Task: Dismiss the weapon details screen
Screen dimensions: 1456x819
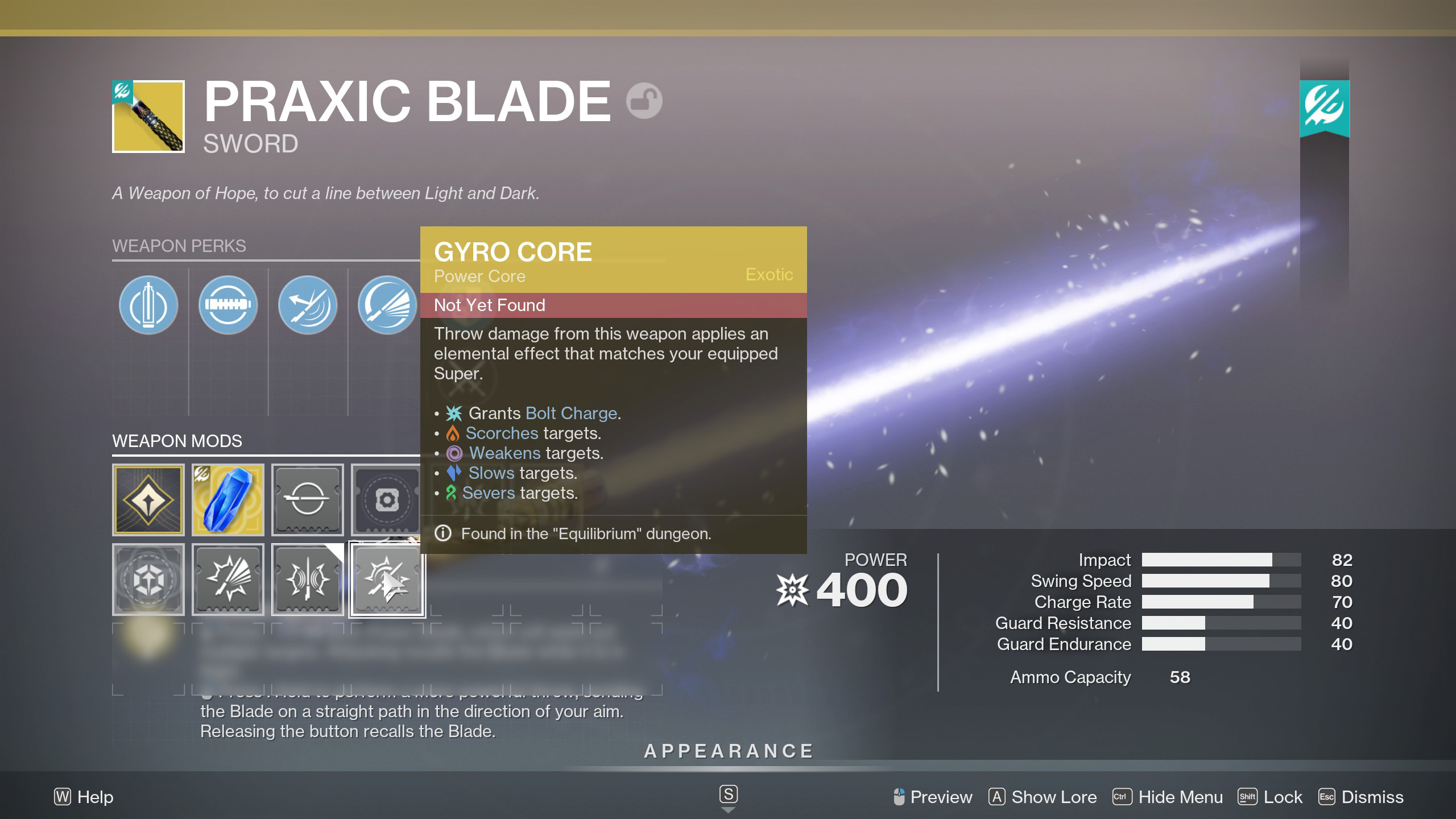Action: pyautogui.click(x=1361, y=797)
